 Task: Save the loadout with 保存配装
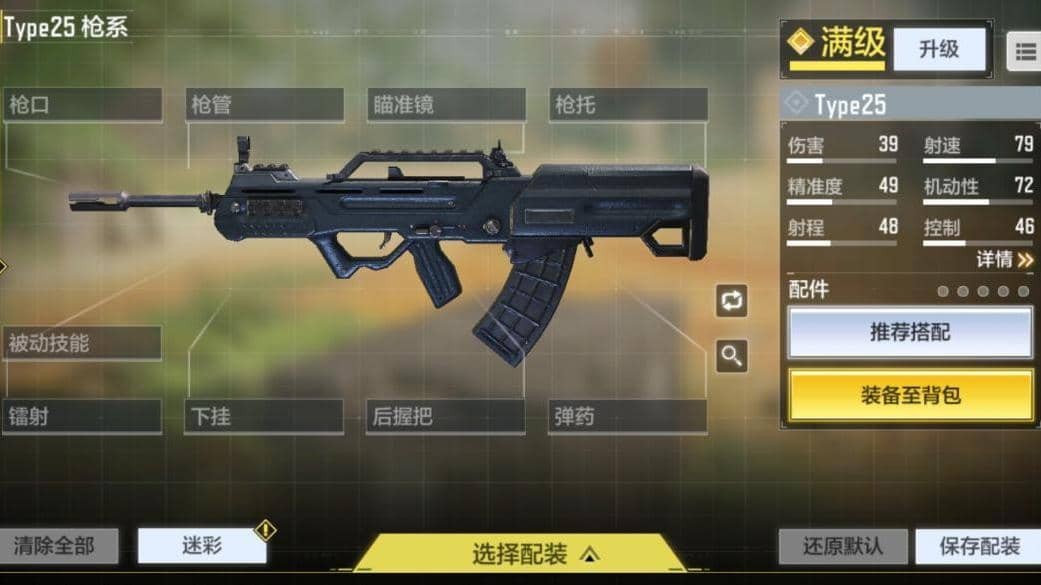point(978,547)
